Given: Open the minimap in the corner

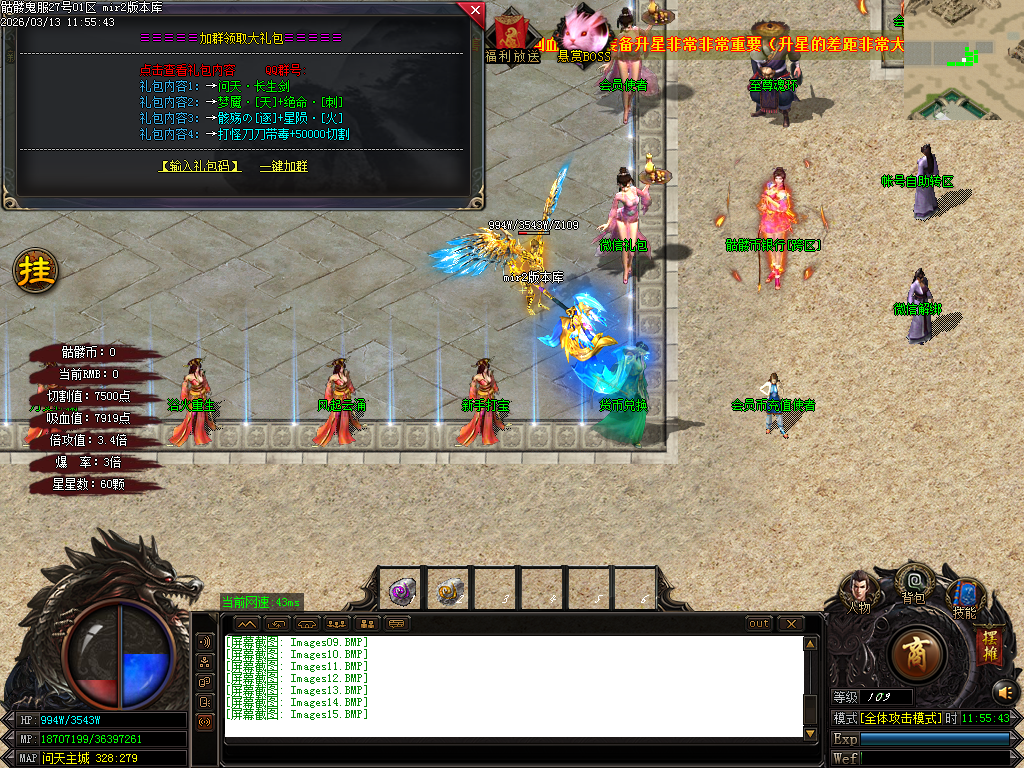Looking at the screenshot, I should point(963,59).
